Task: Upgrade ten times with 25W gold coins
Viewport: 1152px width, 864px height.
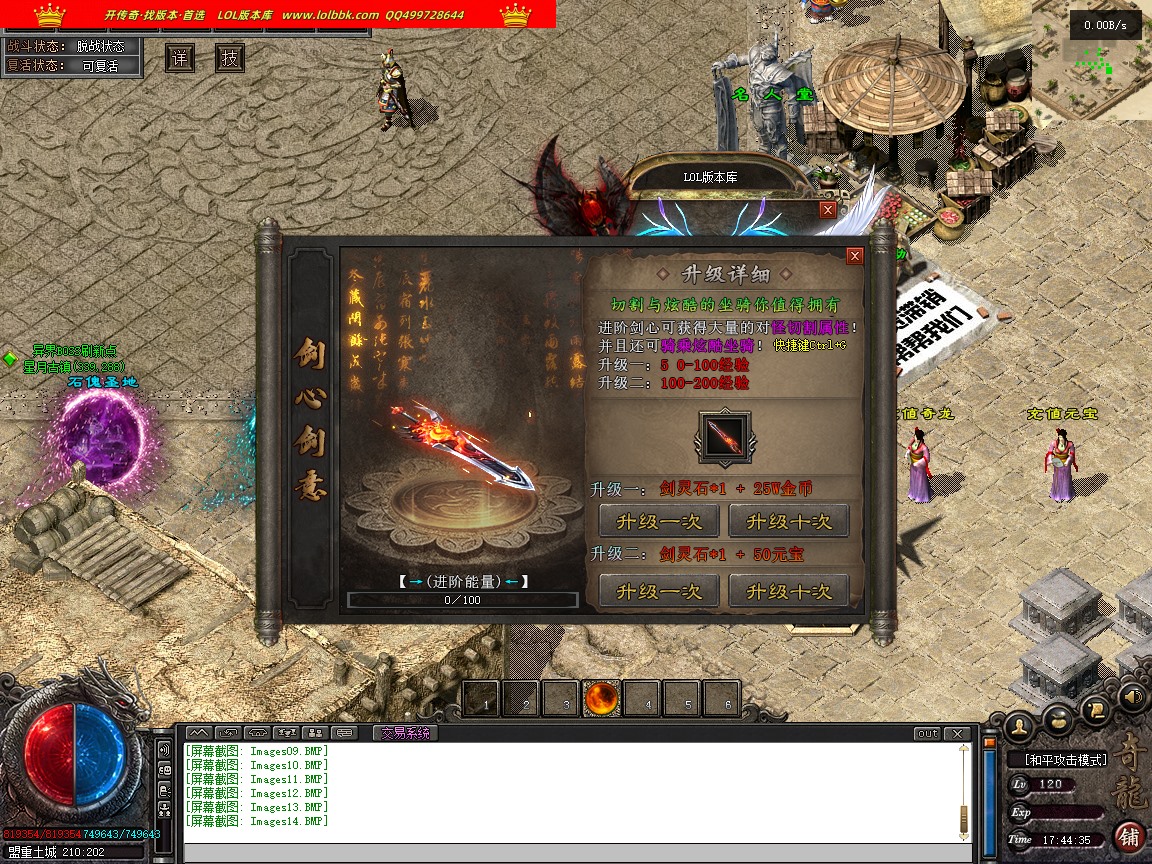Action: pos(788,521)
